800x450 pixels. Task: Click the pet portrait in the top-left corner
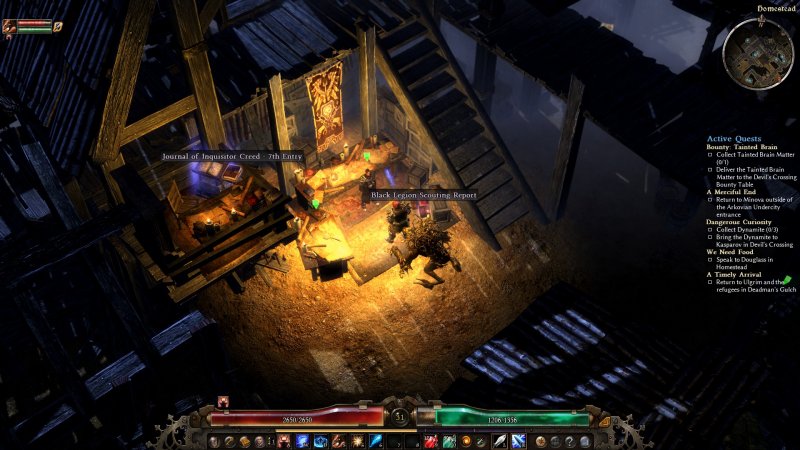(9, 27)
